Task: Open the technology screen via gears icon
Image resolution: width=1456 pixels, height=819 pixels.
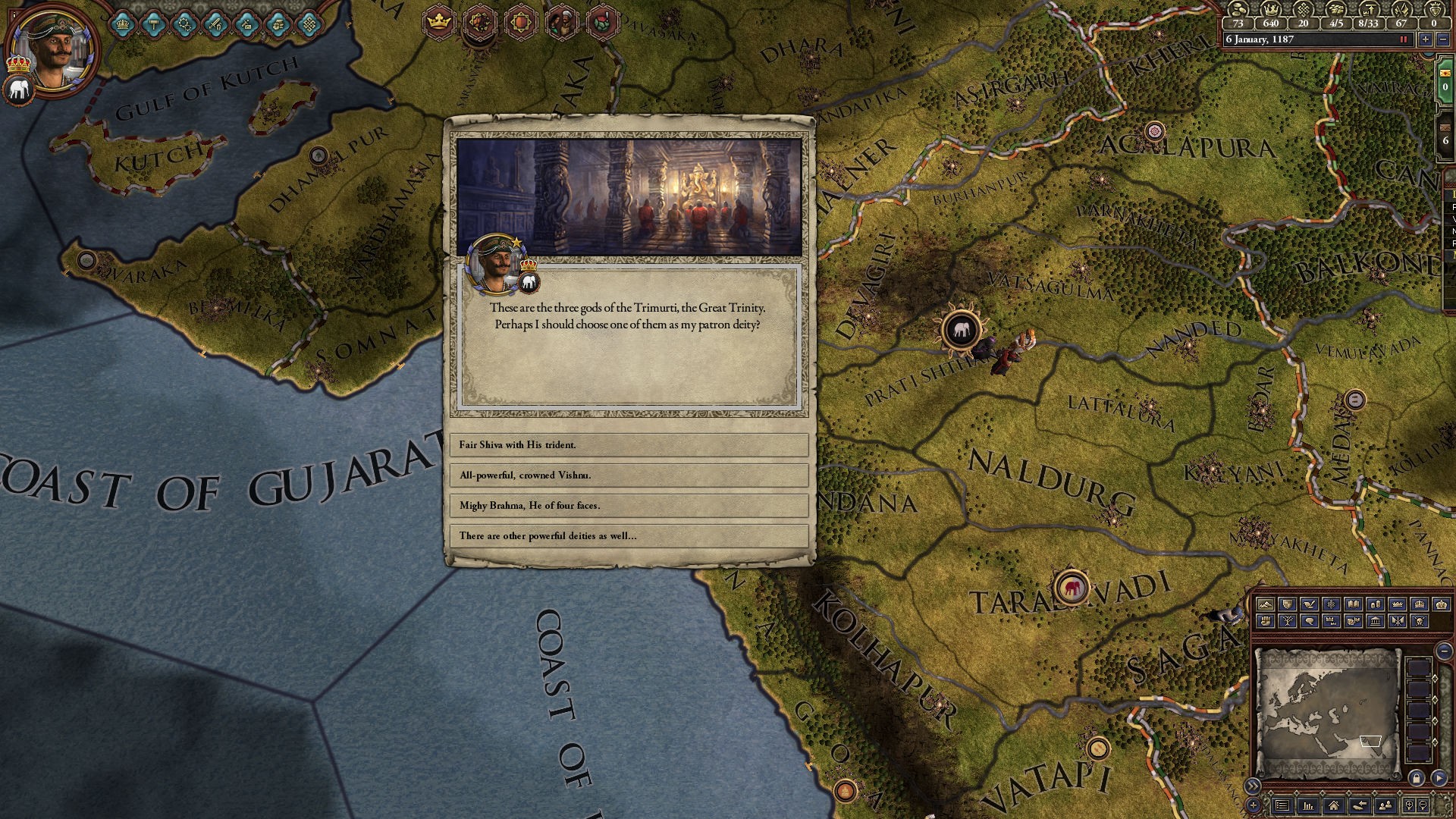Action: point(184,25)
